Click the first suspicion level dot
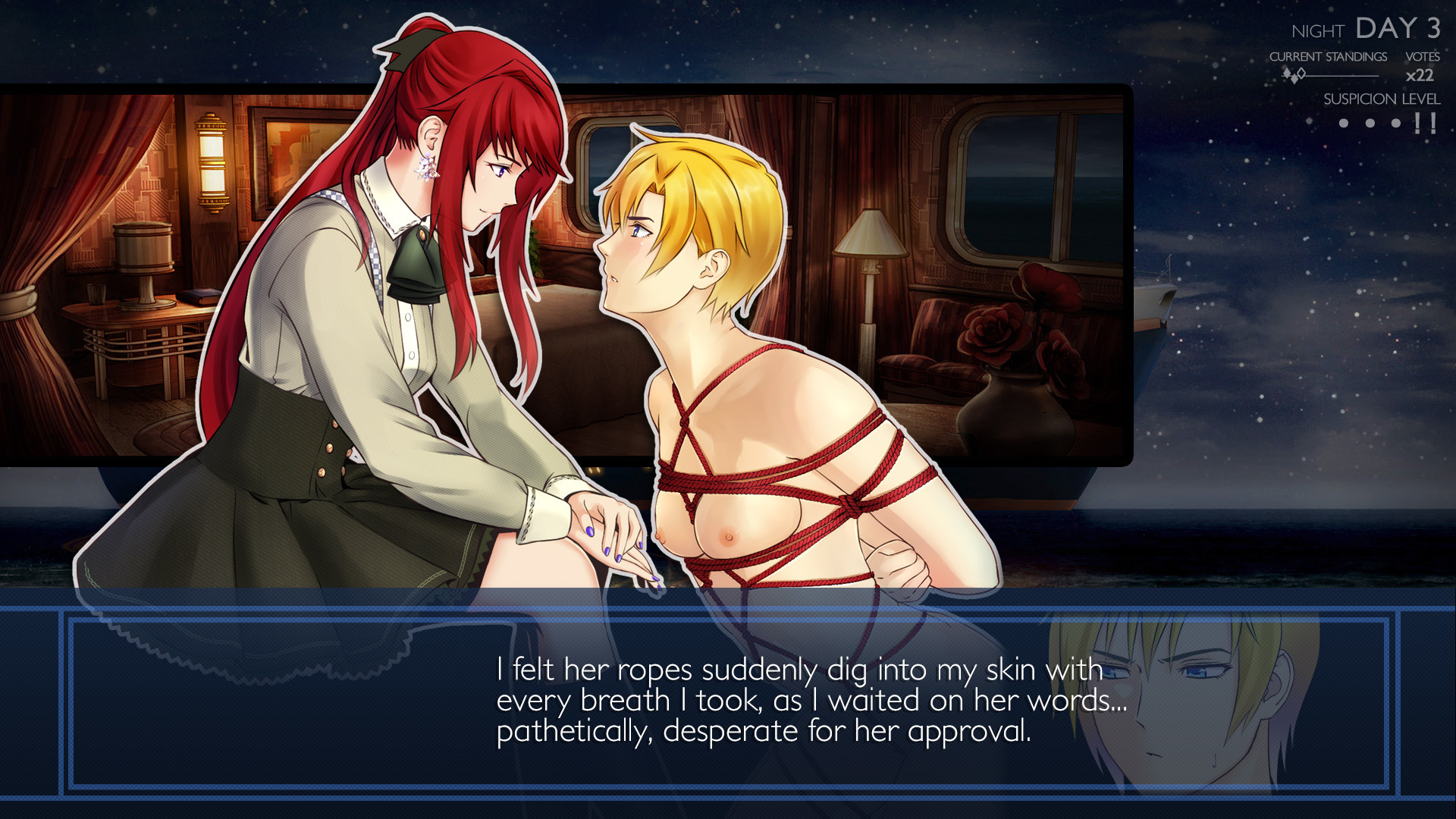1456x819 pixels. 1344,124
